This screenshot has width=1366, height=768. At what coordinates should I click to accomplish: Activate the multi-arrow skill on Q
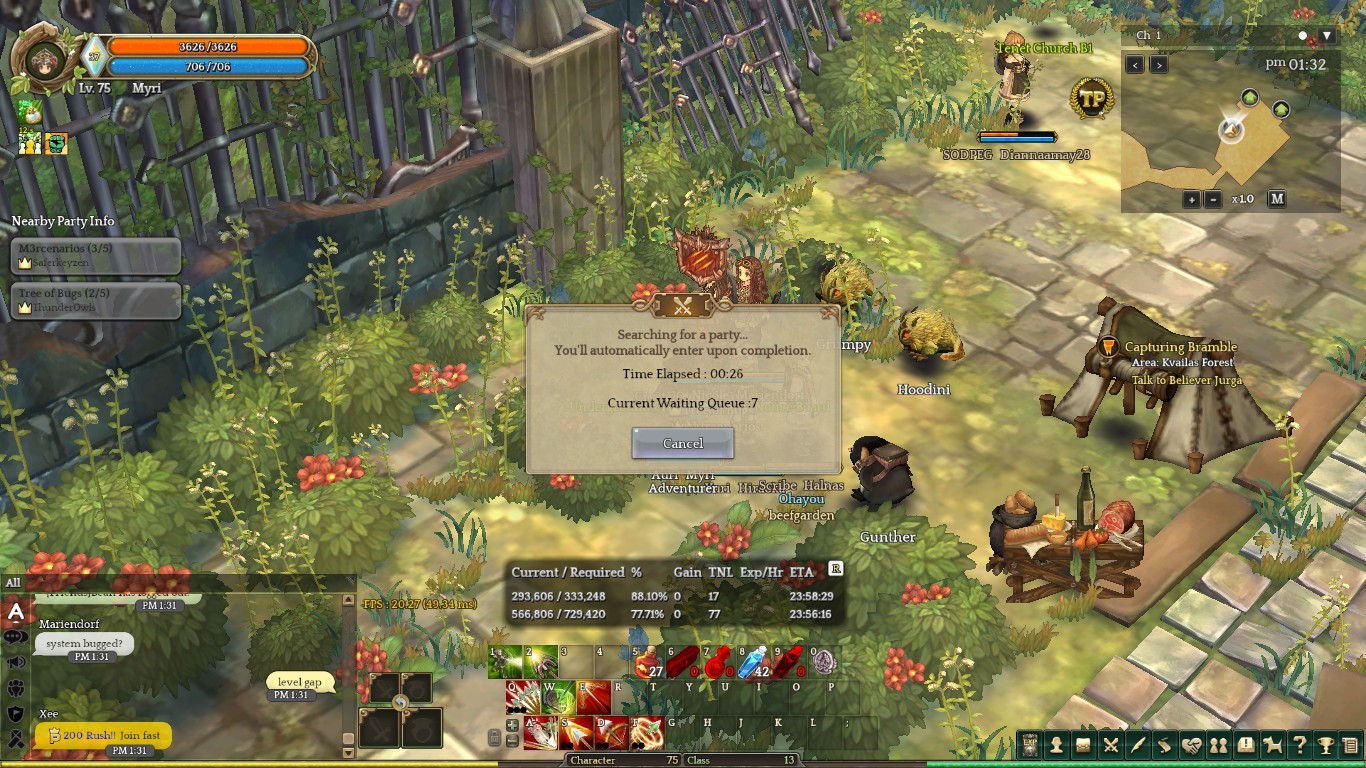(x=523, y=696)
